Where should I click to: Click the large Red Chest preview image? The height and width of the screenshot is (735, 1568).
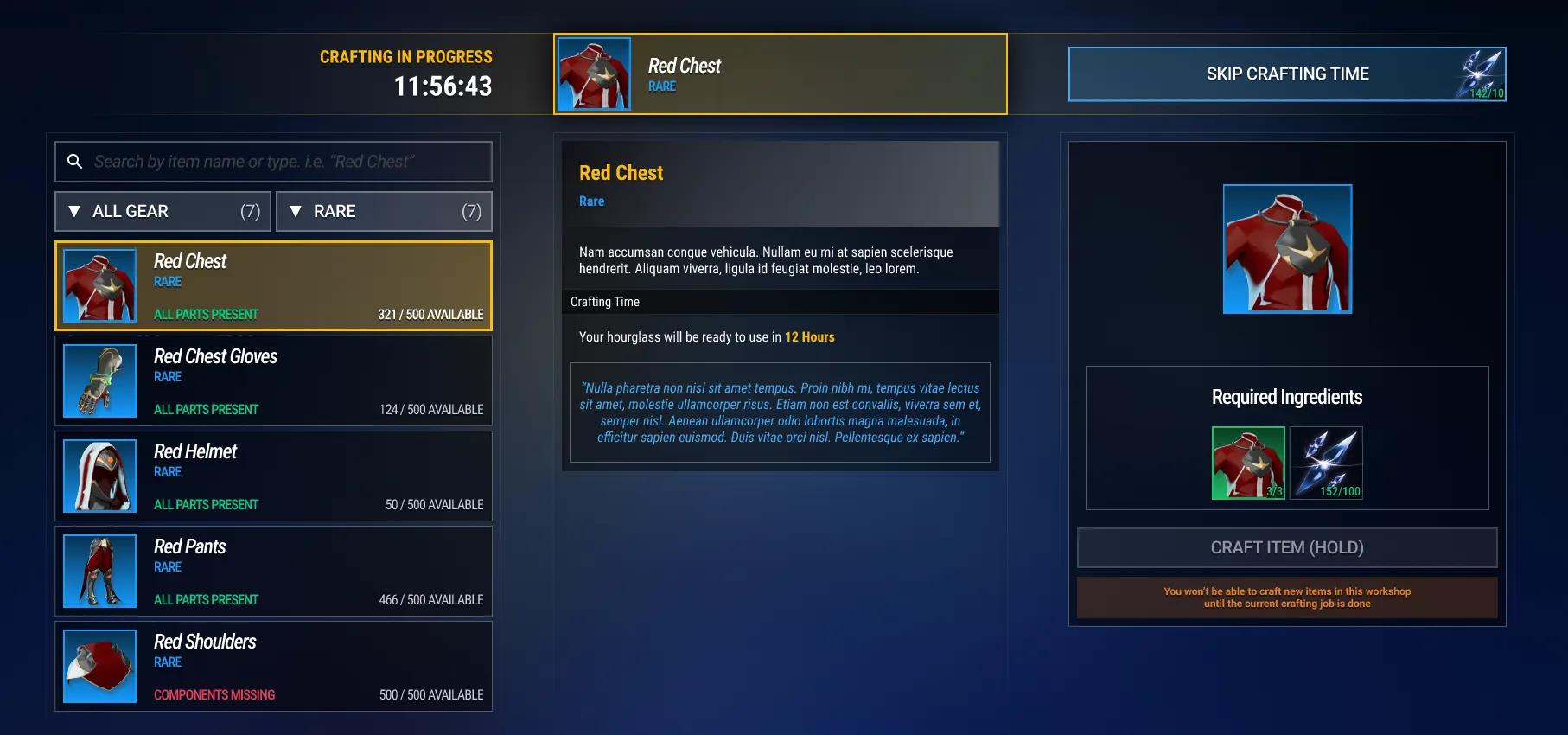(x=1287, y=249)
